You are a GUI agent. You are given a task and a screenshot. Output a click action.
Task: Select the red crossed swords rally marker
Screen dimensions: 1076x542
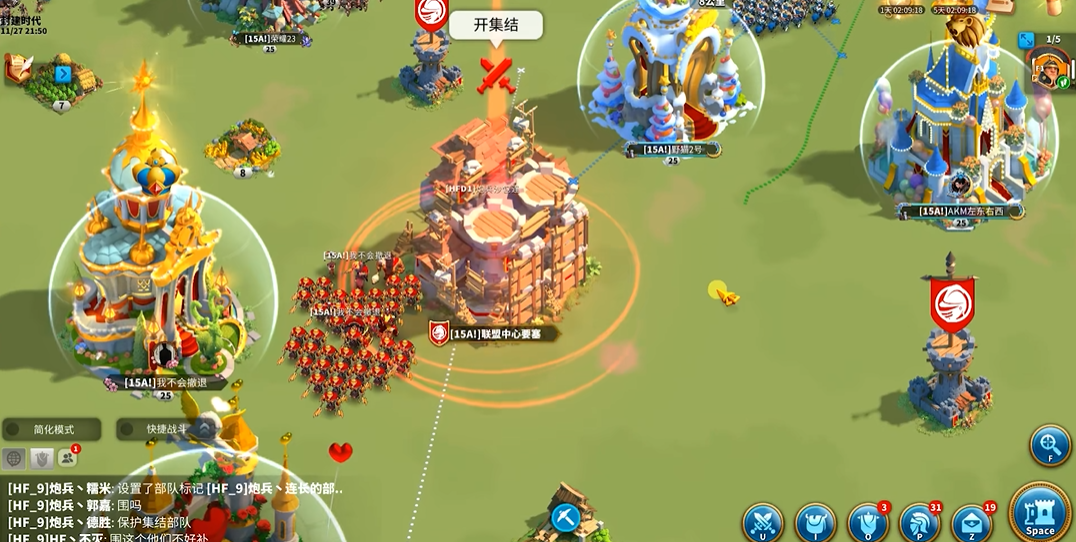click(496, 73)
